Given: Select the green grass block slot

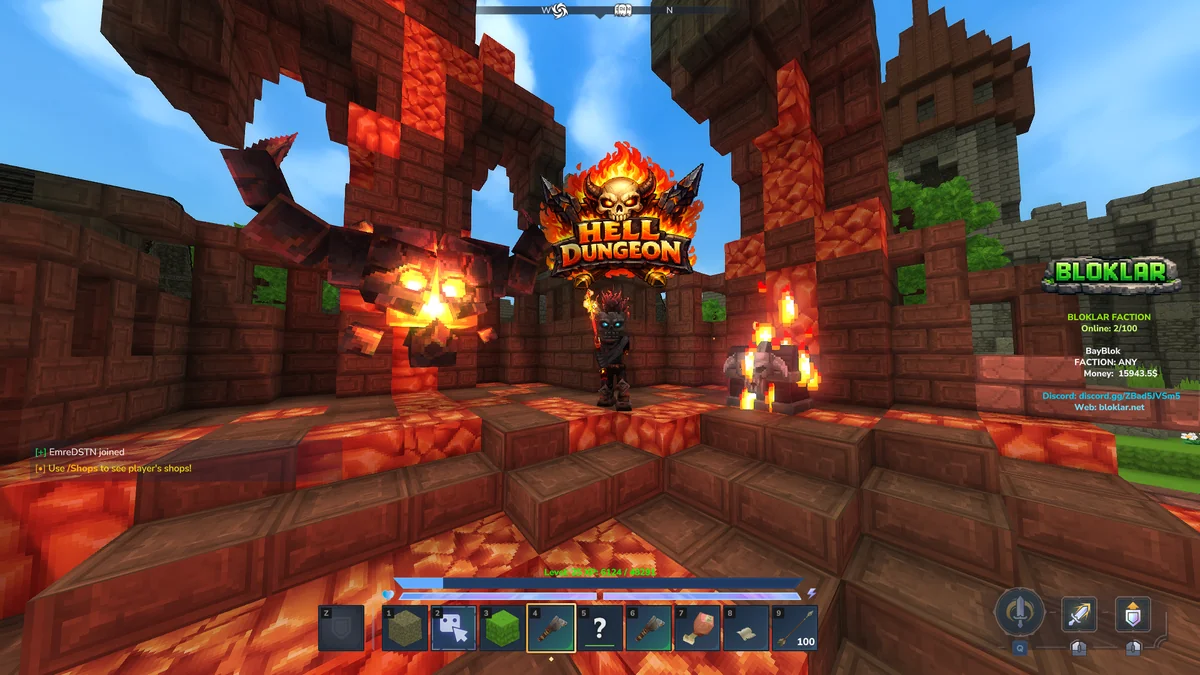Looking at the screenshot, I should (503, 628).
